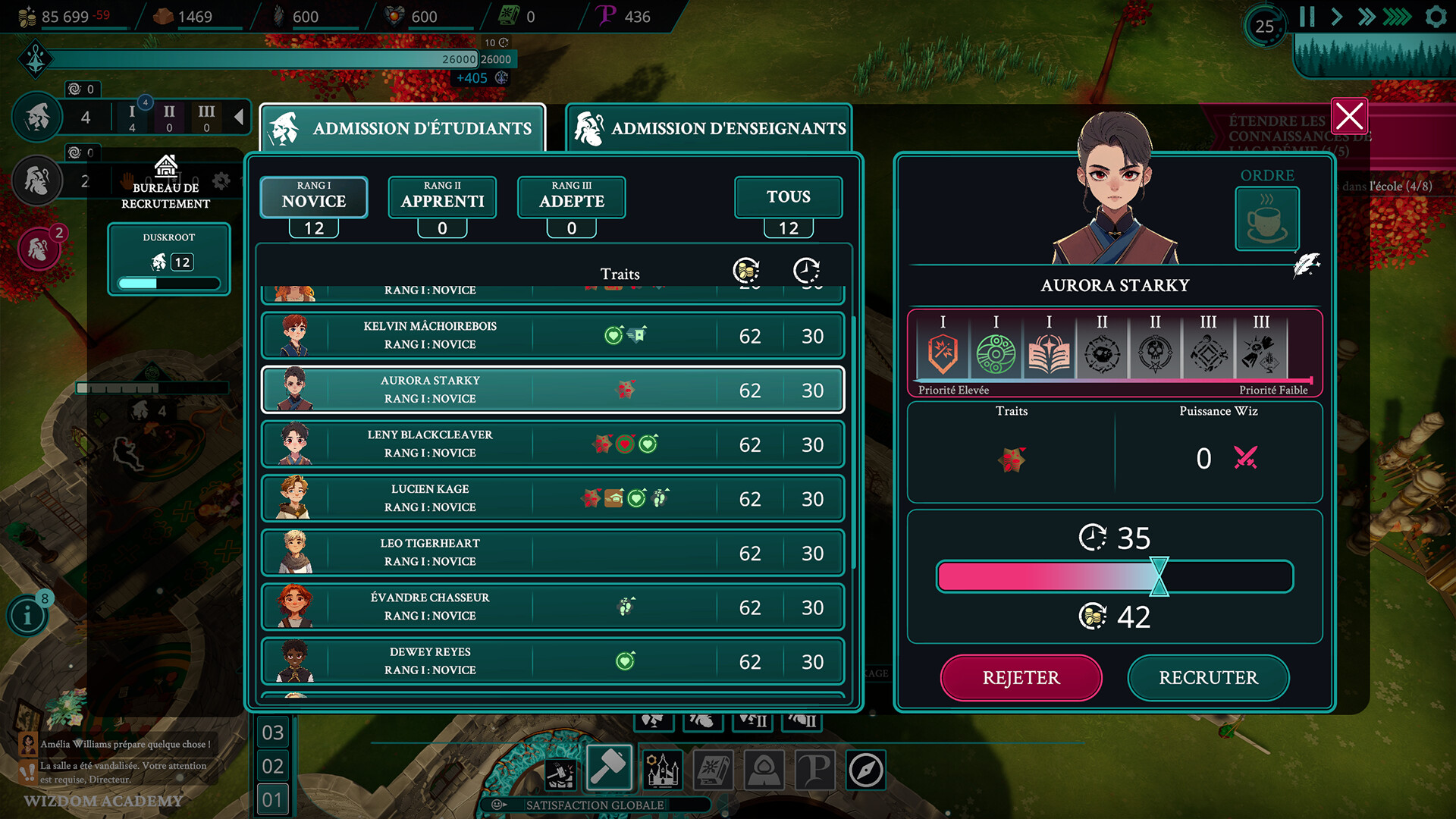Filter by Rang I Novice
The width and height of the screenshot is (1456, 819).
[314, 197]
